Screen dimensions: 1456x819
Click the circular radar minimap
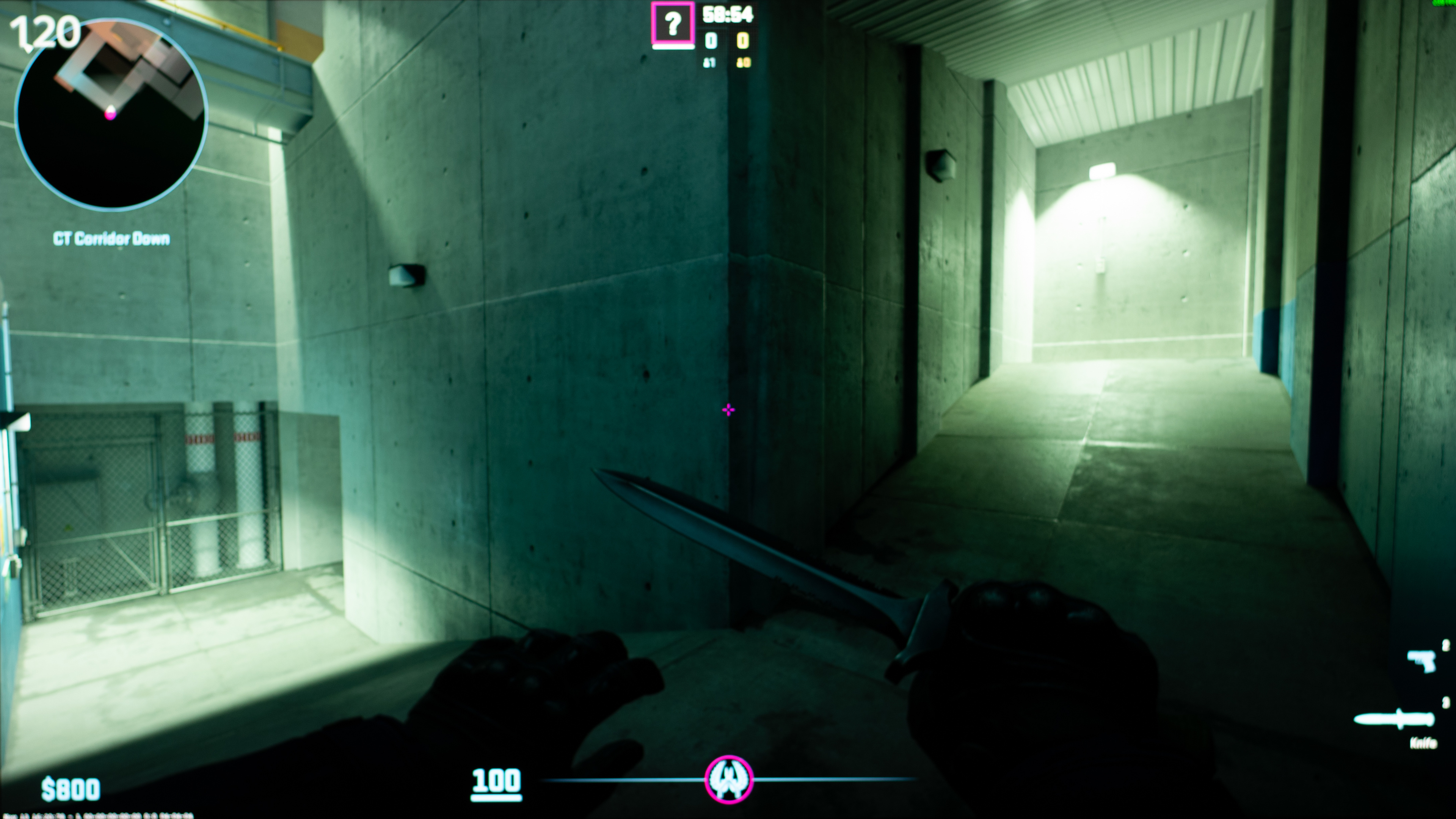111,114
